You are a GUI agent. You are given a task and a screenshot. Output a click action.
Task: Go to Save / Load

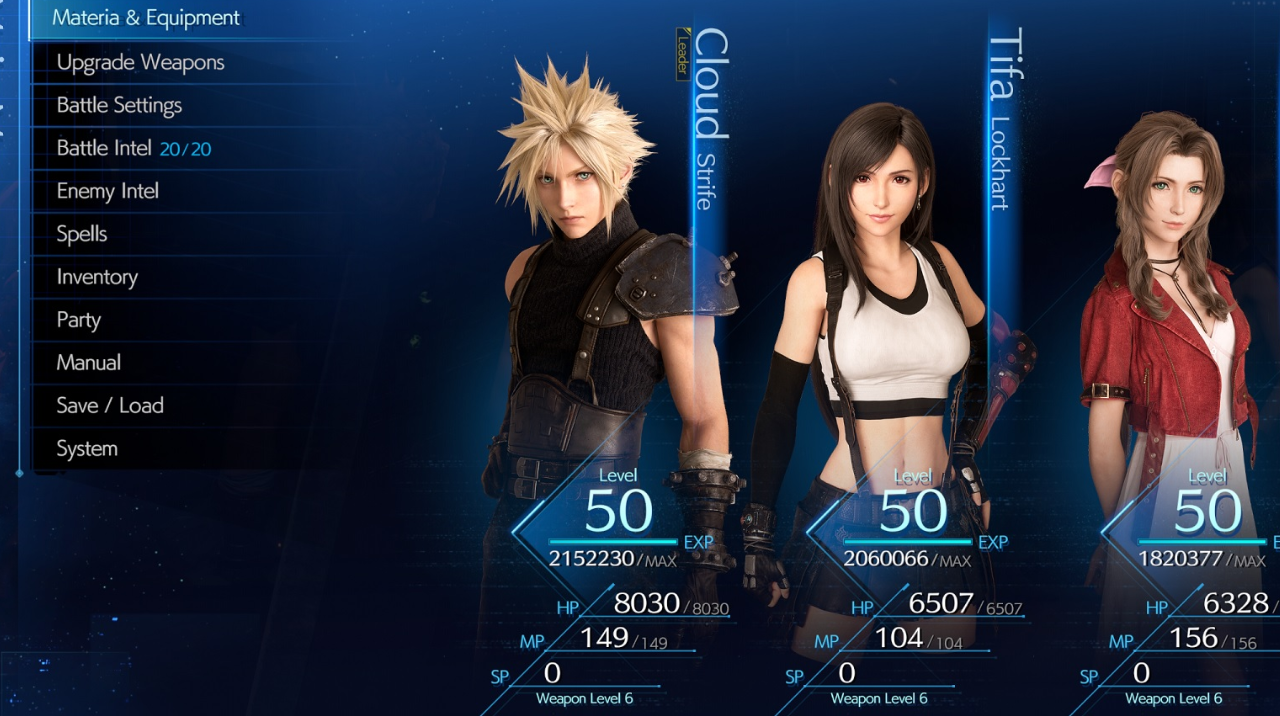pos(110,406)
